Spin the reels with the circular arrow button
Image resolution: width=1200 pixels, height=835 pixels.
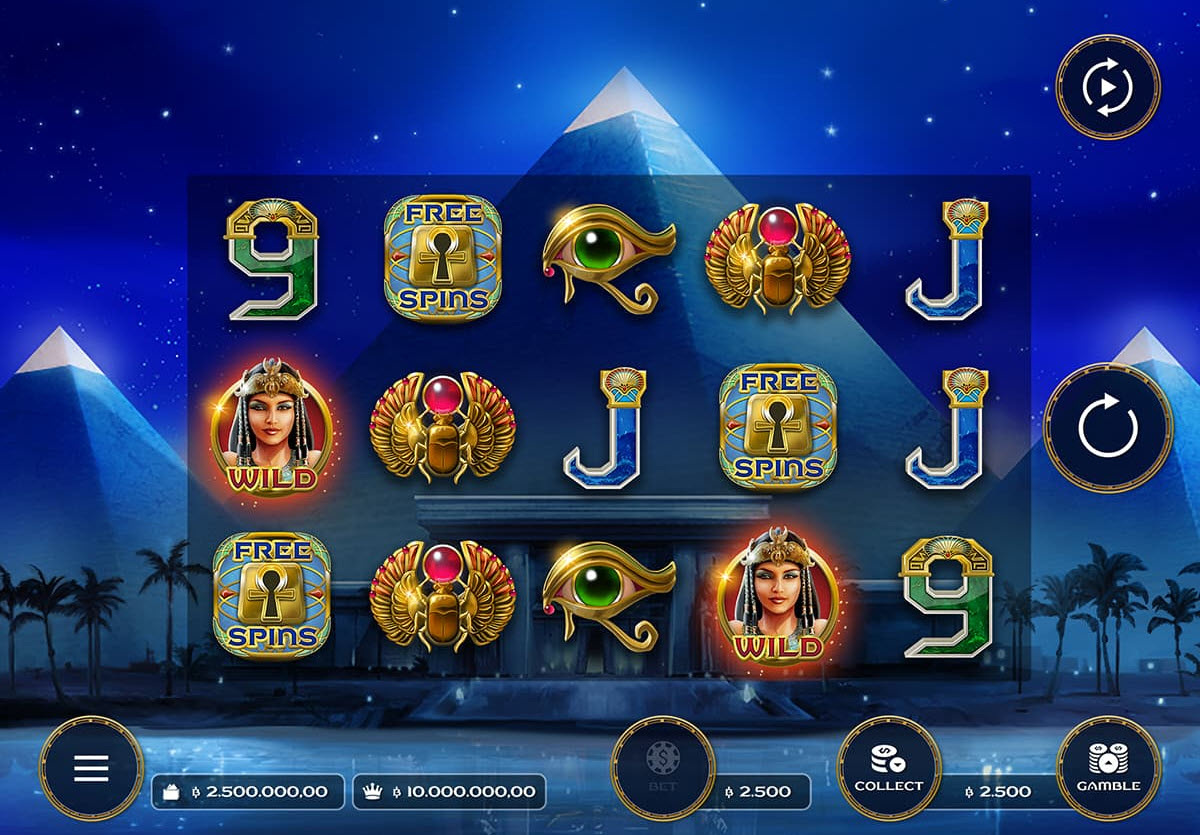tap(1108, 428)
